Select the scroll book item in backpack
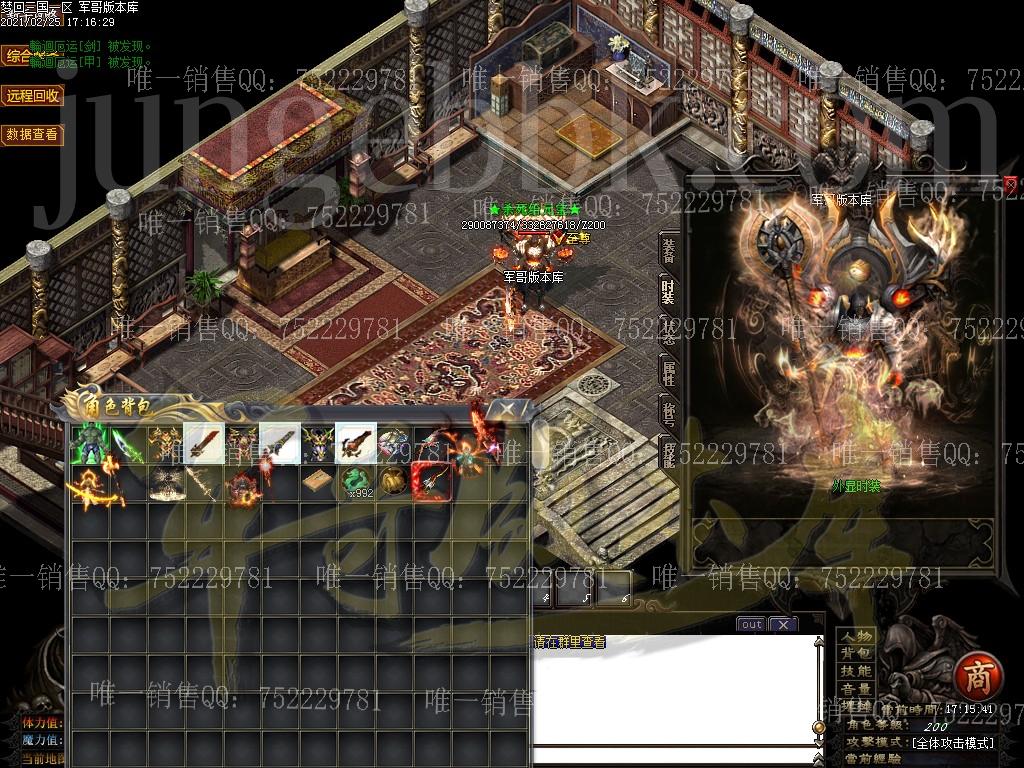Screen dimensions: 1024x768 318,481
